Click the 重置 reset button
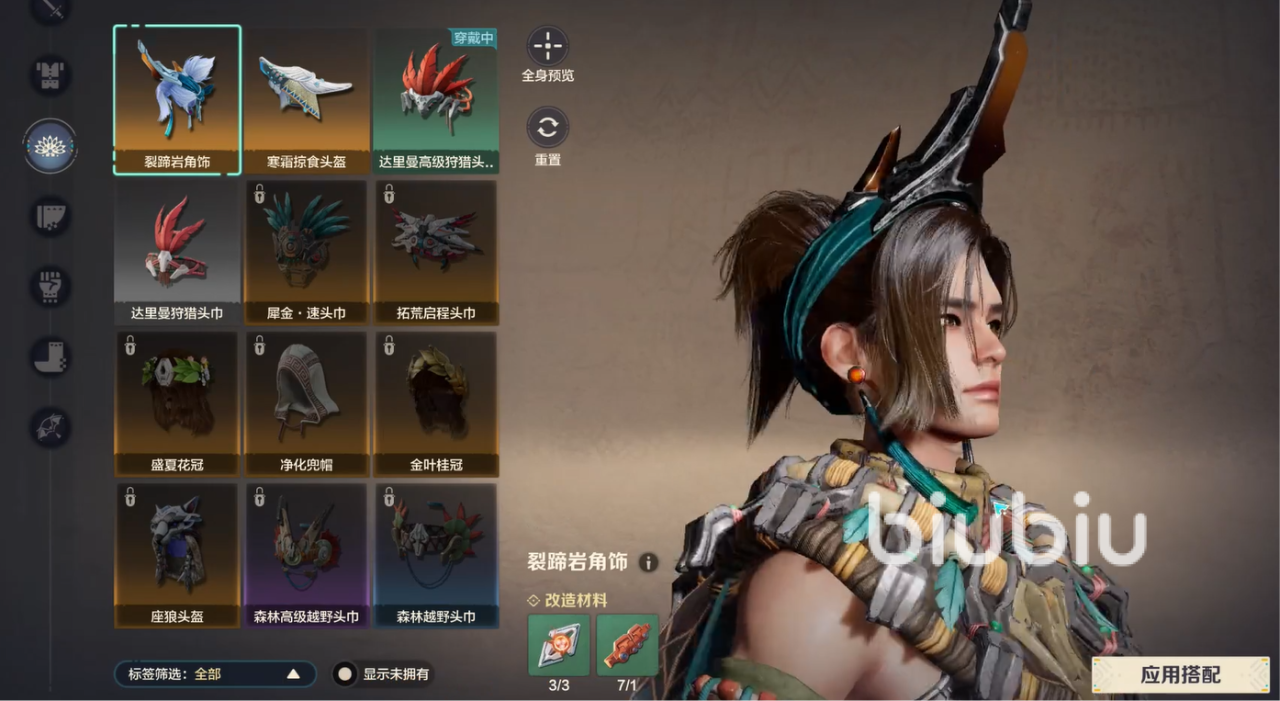The width and height of the screenshot is (1280, 701). [x=548, y=128]
